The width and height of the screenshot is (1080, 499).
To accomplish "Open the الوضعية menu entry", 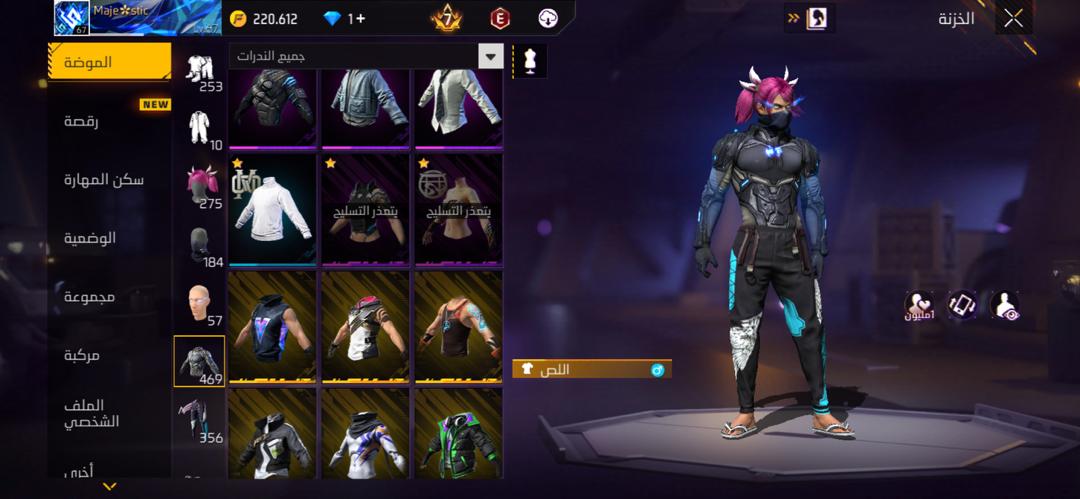I will (x=90, y=238).
